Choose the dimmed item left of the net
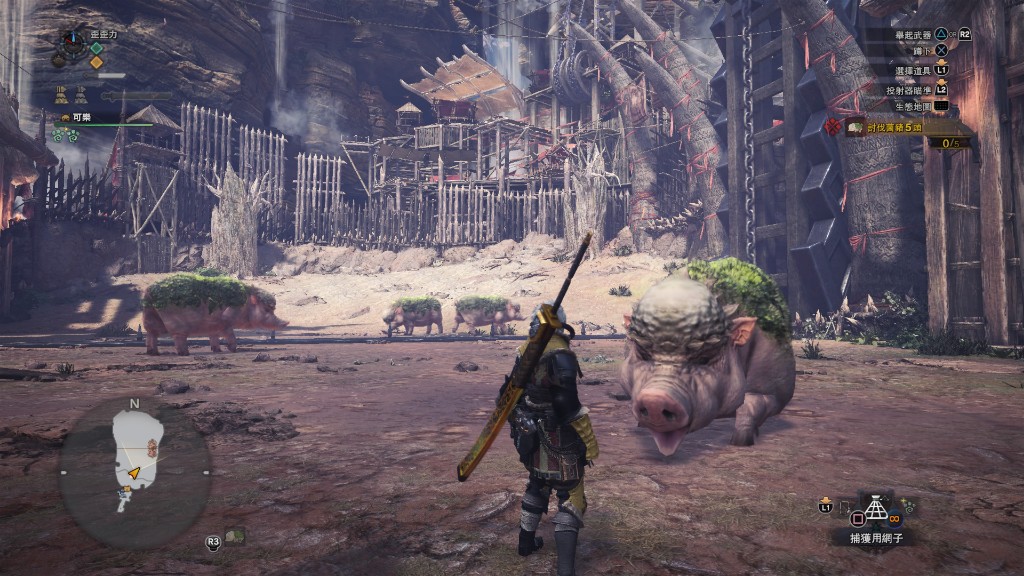The width and height of the screenshot is (1024, 576). [x=845, y=507]
